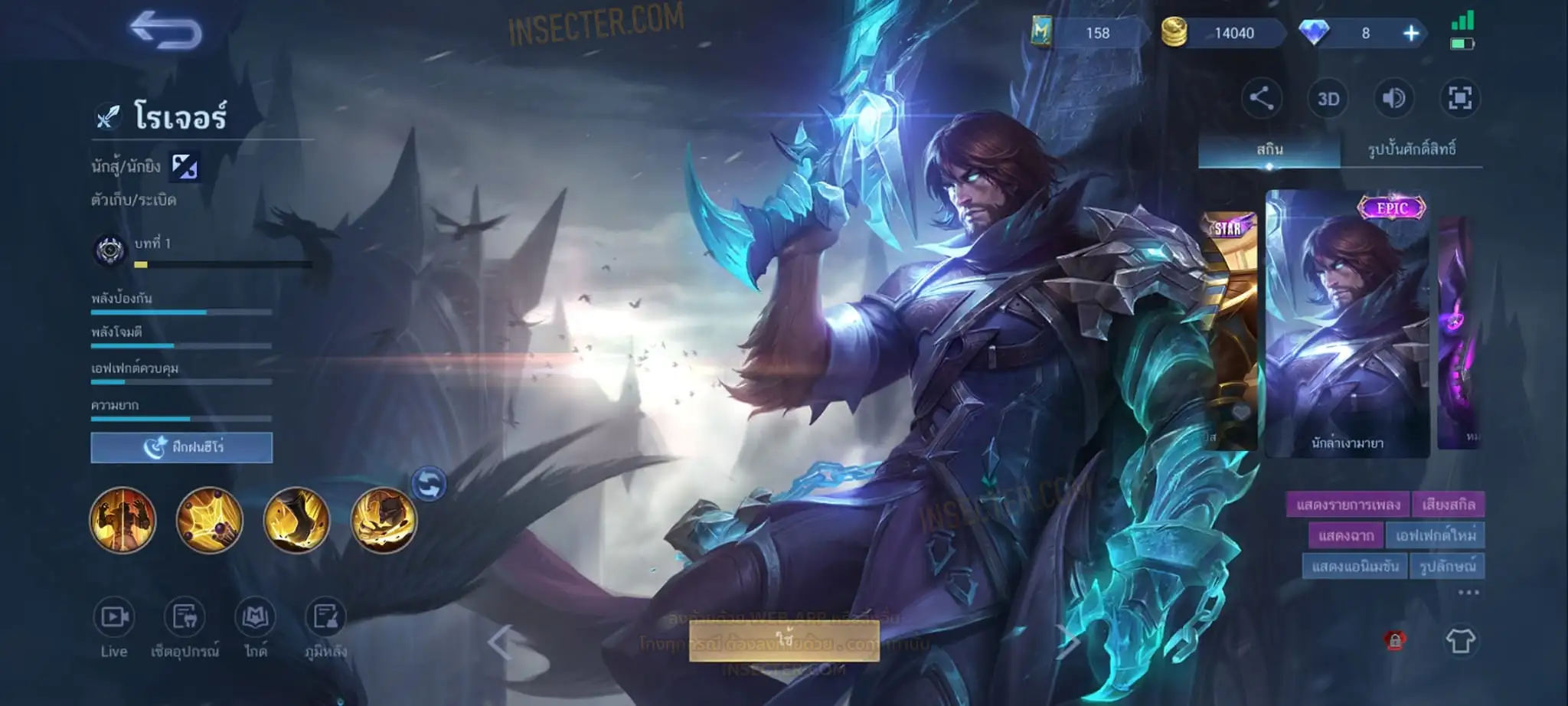This screenshot has width=1568, height=706.
Task: Add diamonds with the plus button
Action: click(1410, 33)
